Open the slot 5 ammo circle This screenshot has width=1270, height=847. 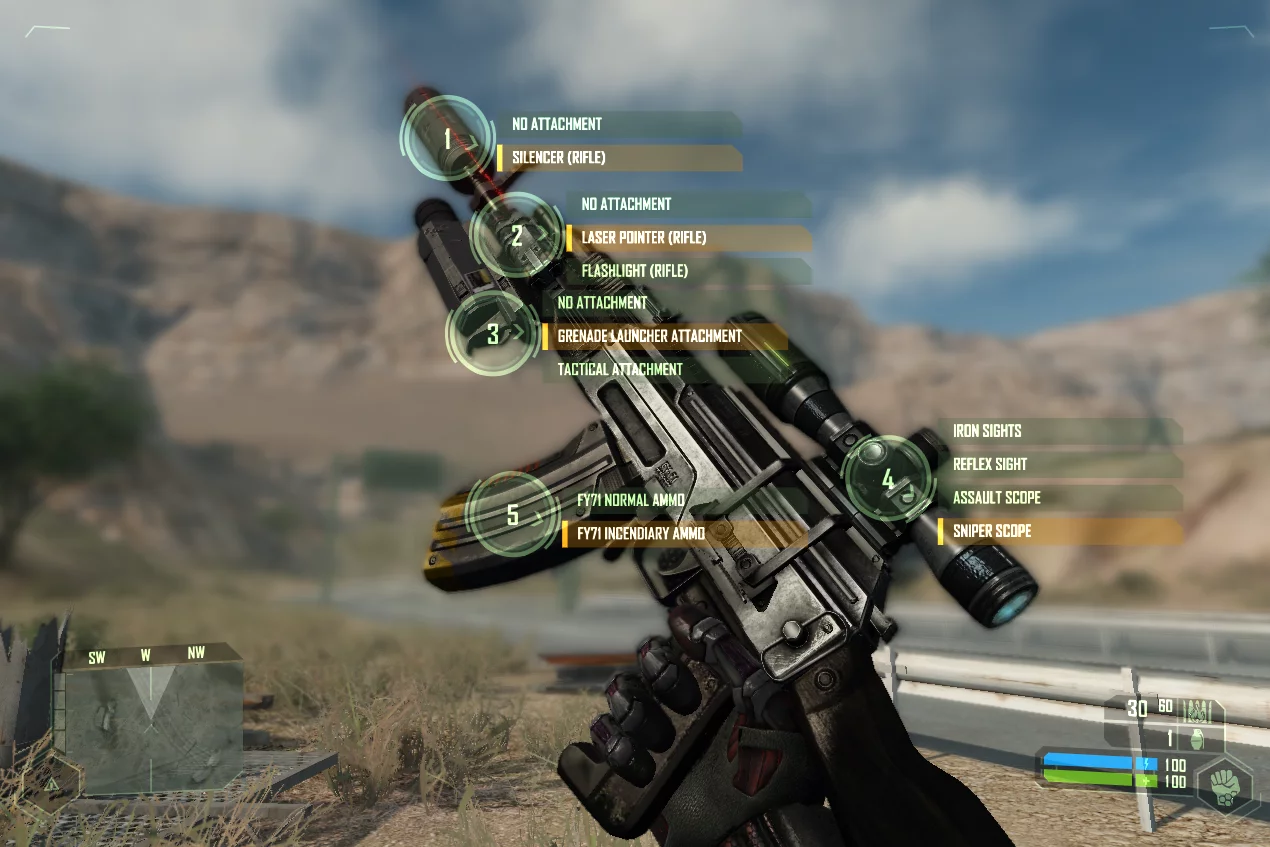(513, 515)
